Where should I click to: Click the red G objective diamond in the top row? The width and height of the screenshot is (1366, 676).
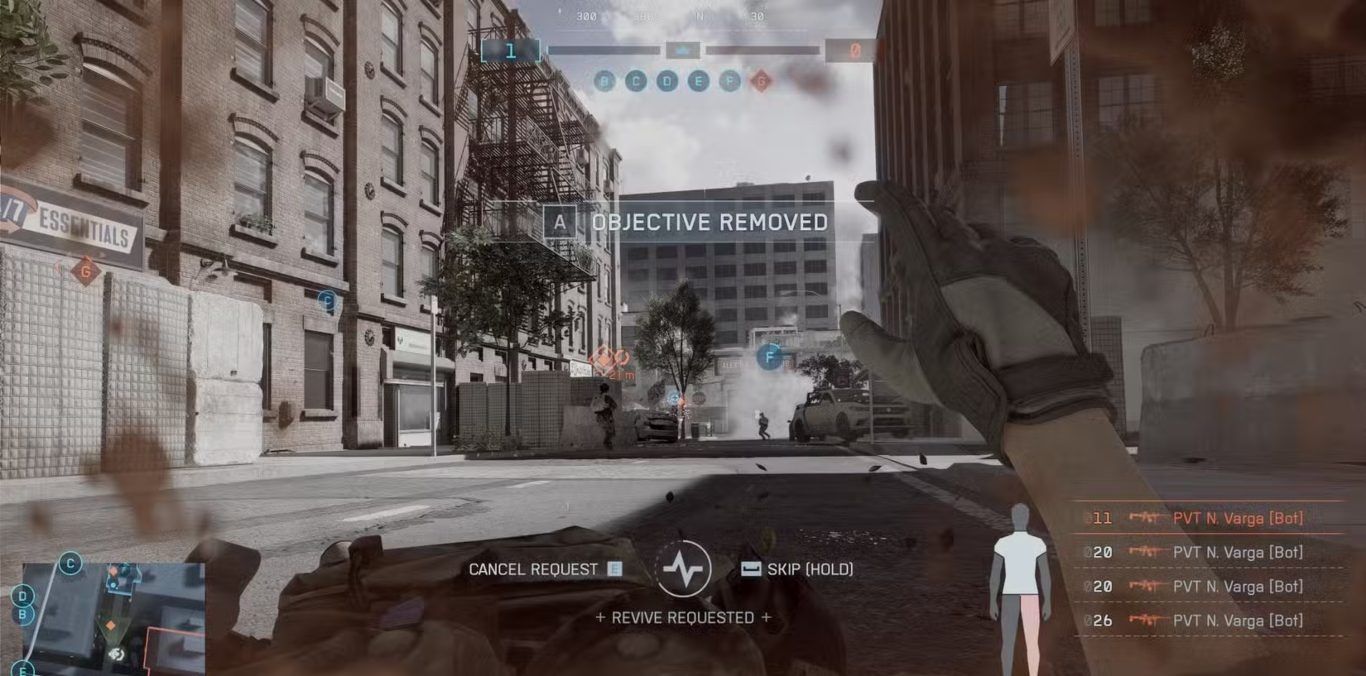click(761, 81)
